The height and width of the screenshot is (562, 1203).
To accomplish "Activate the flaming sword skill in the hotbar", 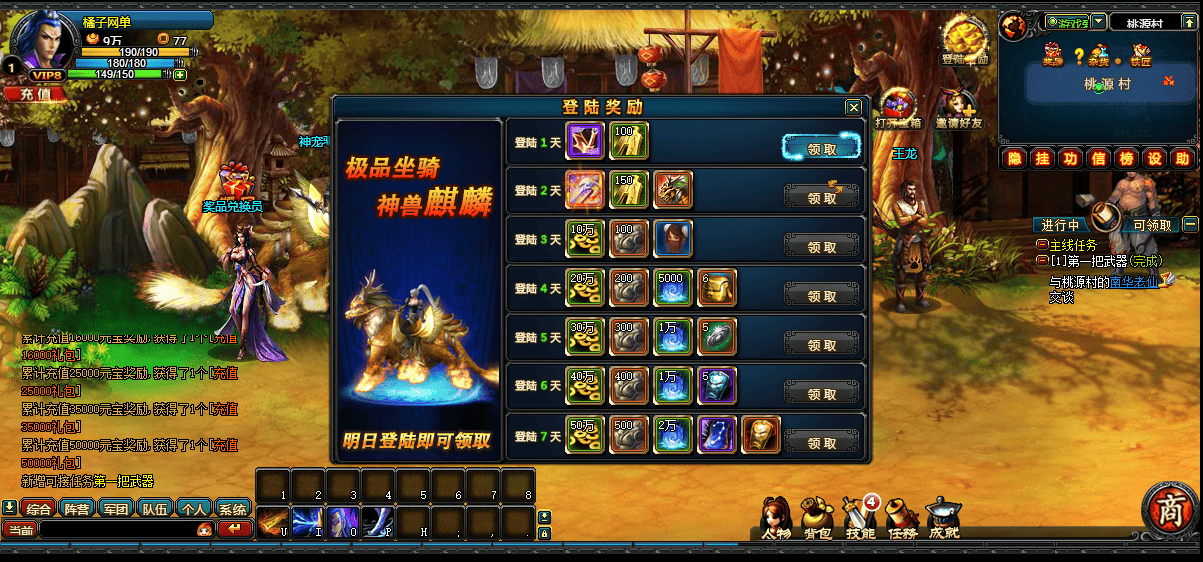I will (273, 522).
